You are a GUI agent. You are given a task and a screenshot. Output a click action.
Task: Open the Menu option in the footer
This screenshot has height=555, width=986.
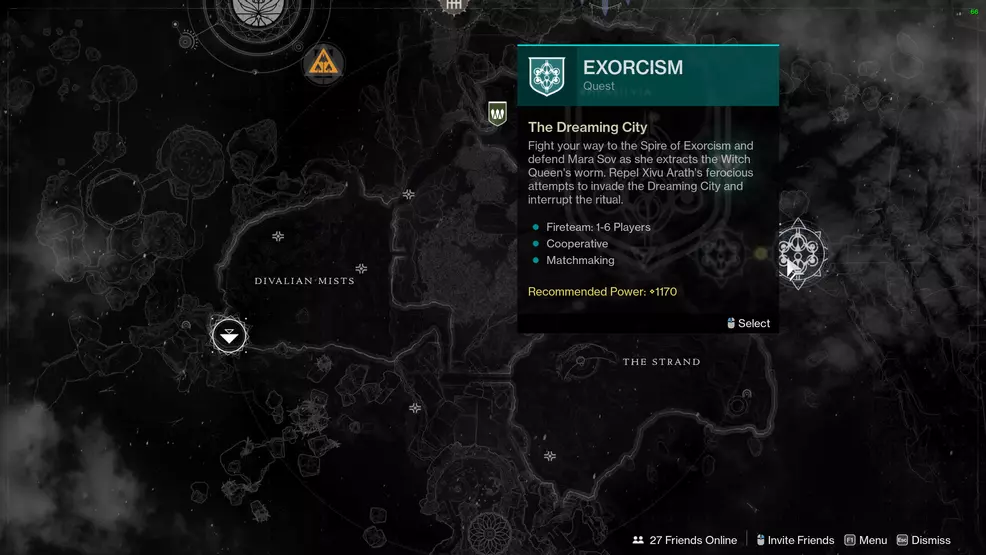[x=866, y=540]
